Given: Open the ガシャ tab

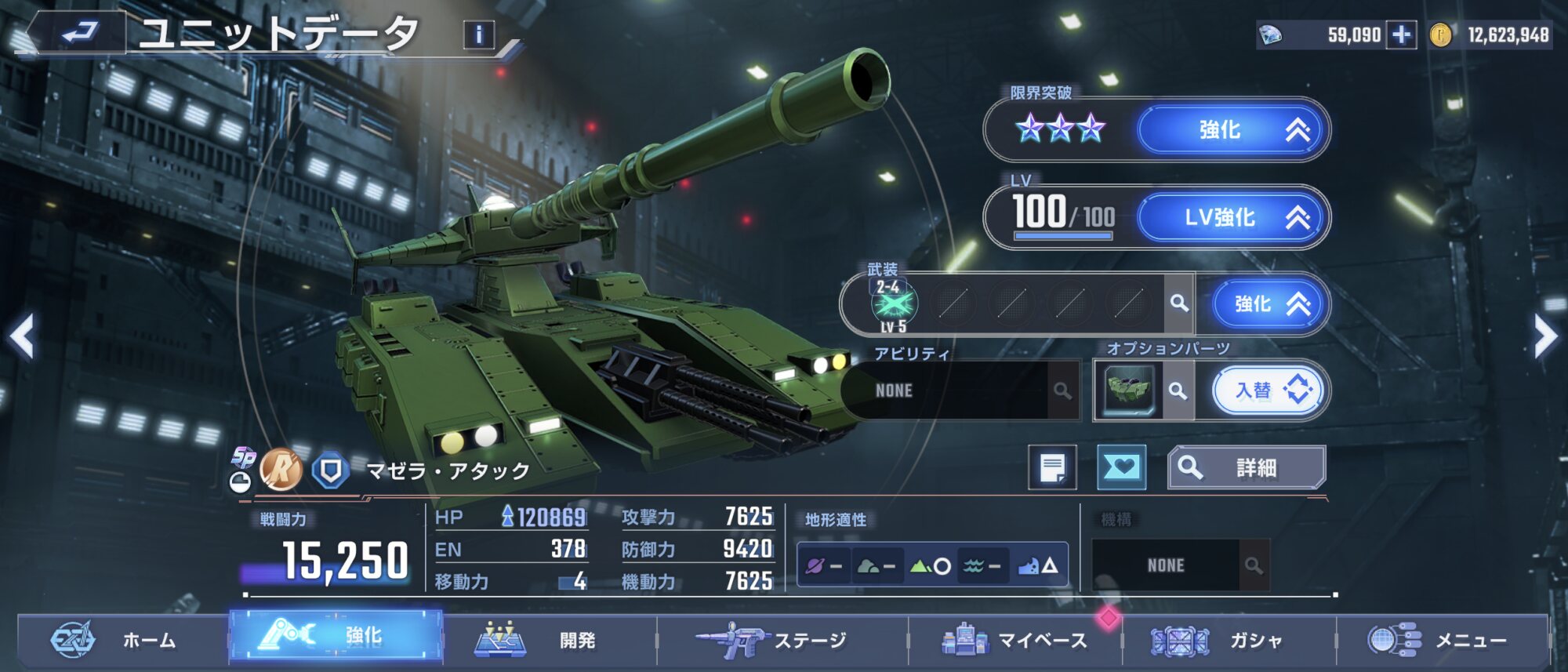Looking at the screenshot, I should 1229,641.
